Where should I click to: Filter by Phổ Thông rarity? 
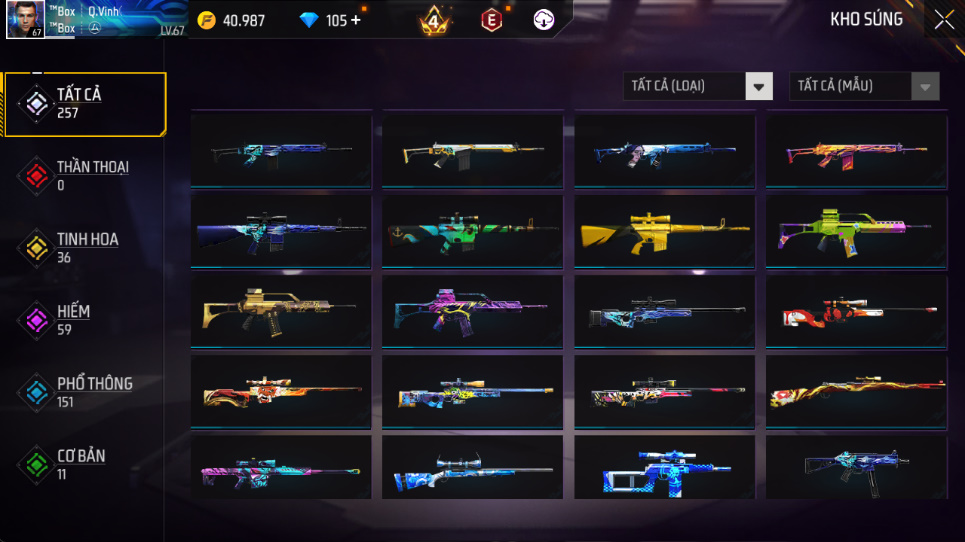[84, 391]
